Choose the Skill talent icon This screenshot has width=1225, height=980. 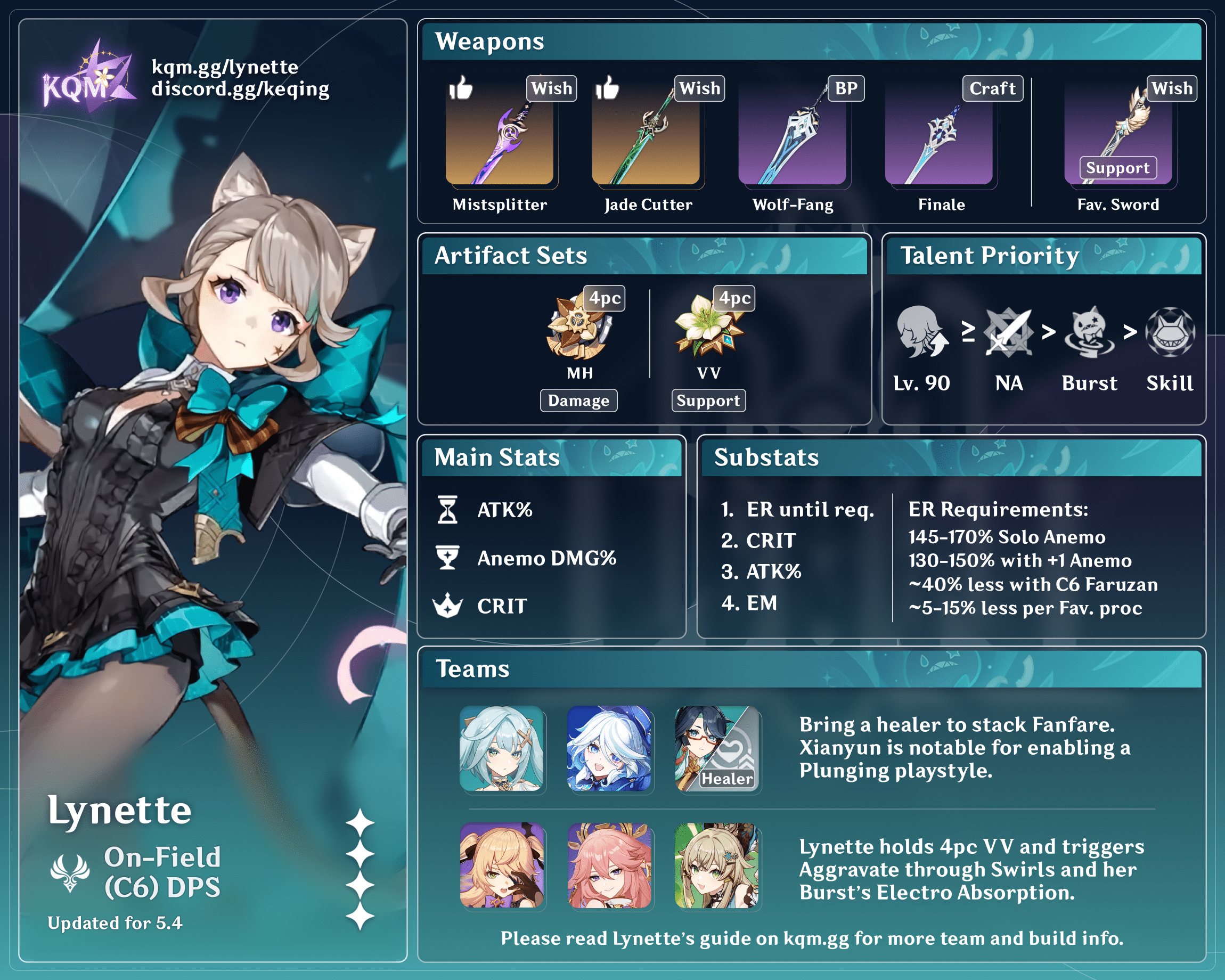click(1170, 333)
